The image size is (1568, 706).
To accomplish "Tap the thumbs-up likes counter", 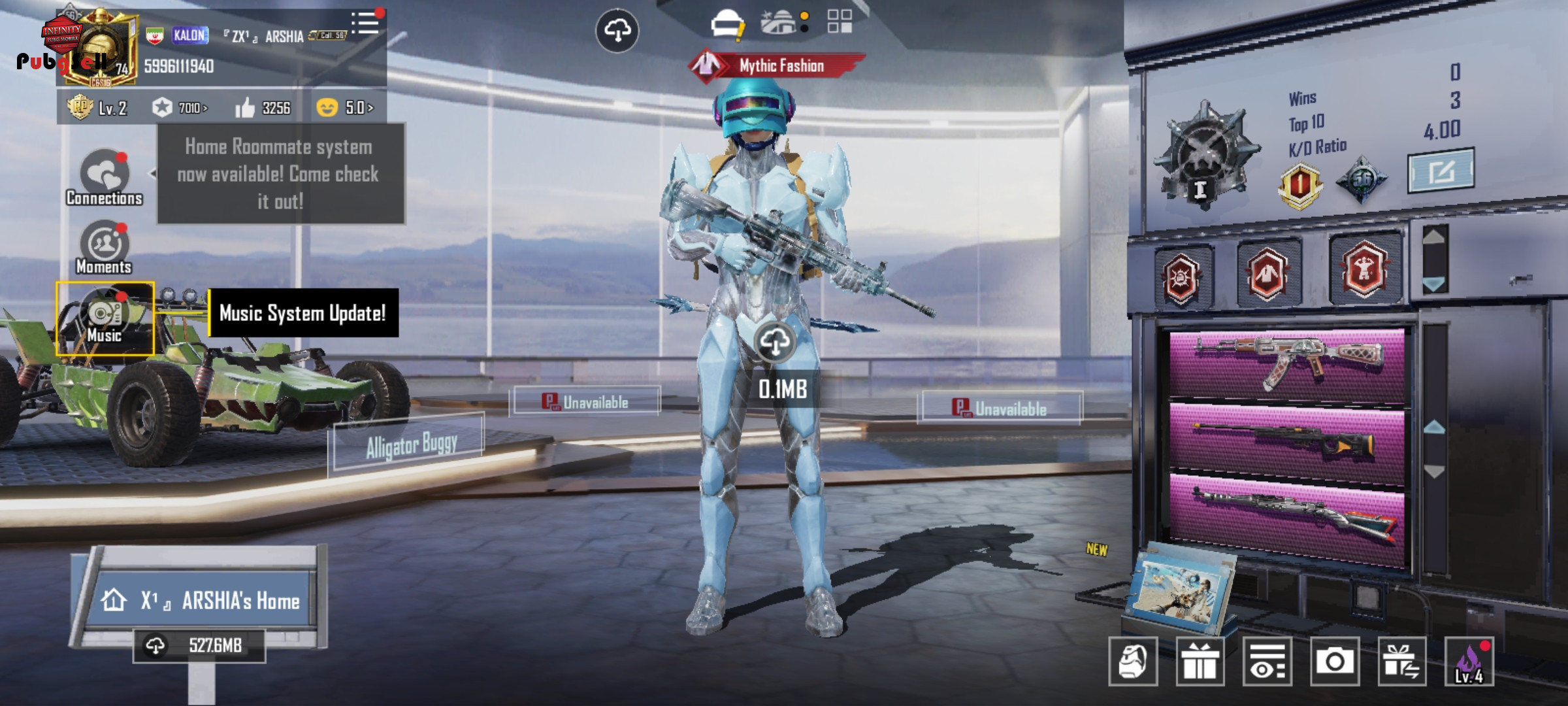I will tap(263, 108).
